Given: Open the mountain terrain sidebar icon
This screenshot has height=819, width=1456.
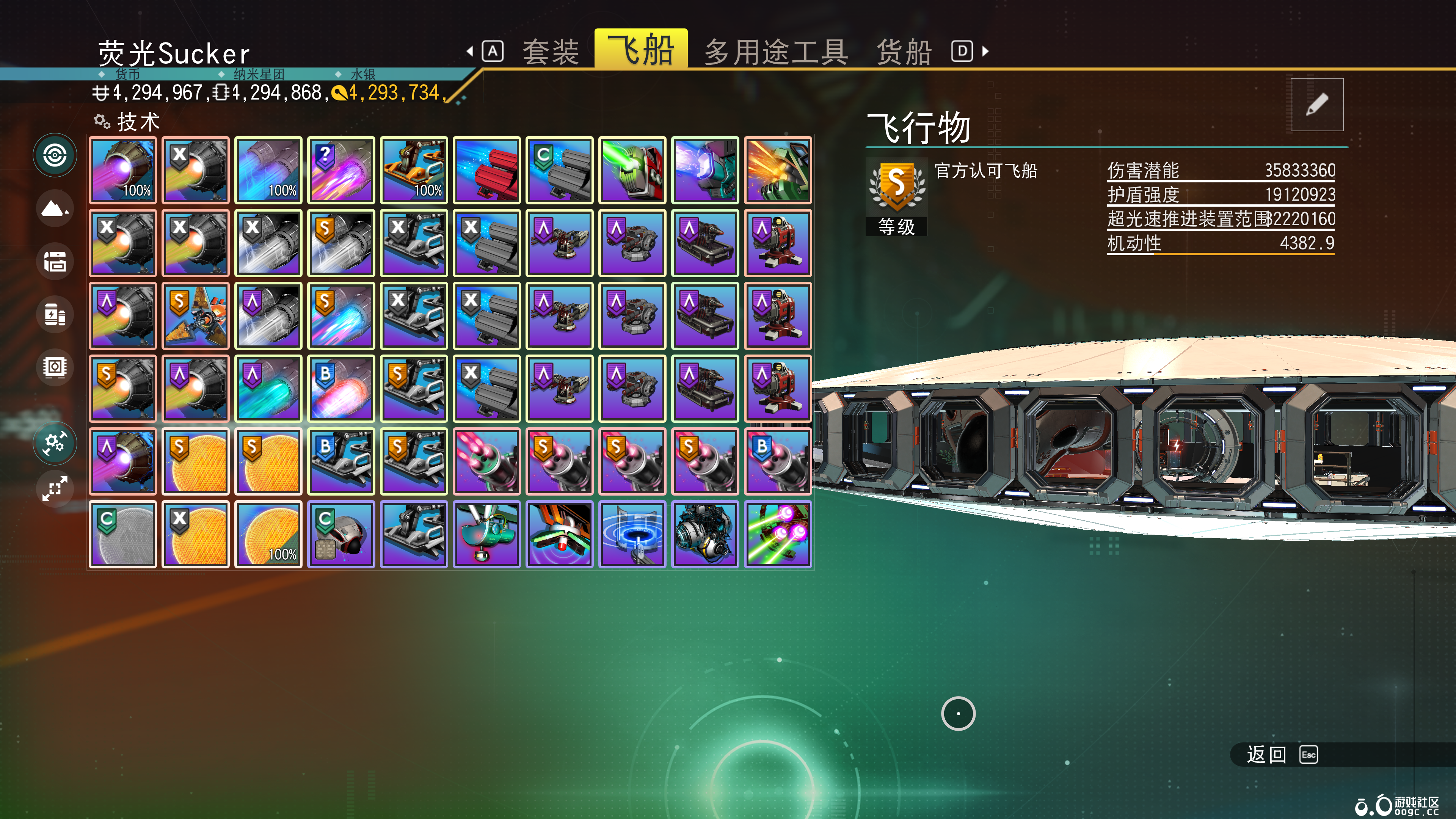Looking at the screenshot, I should point(55,209).
